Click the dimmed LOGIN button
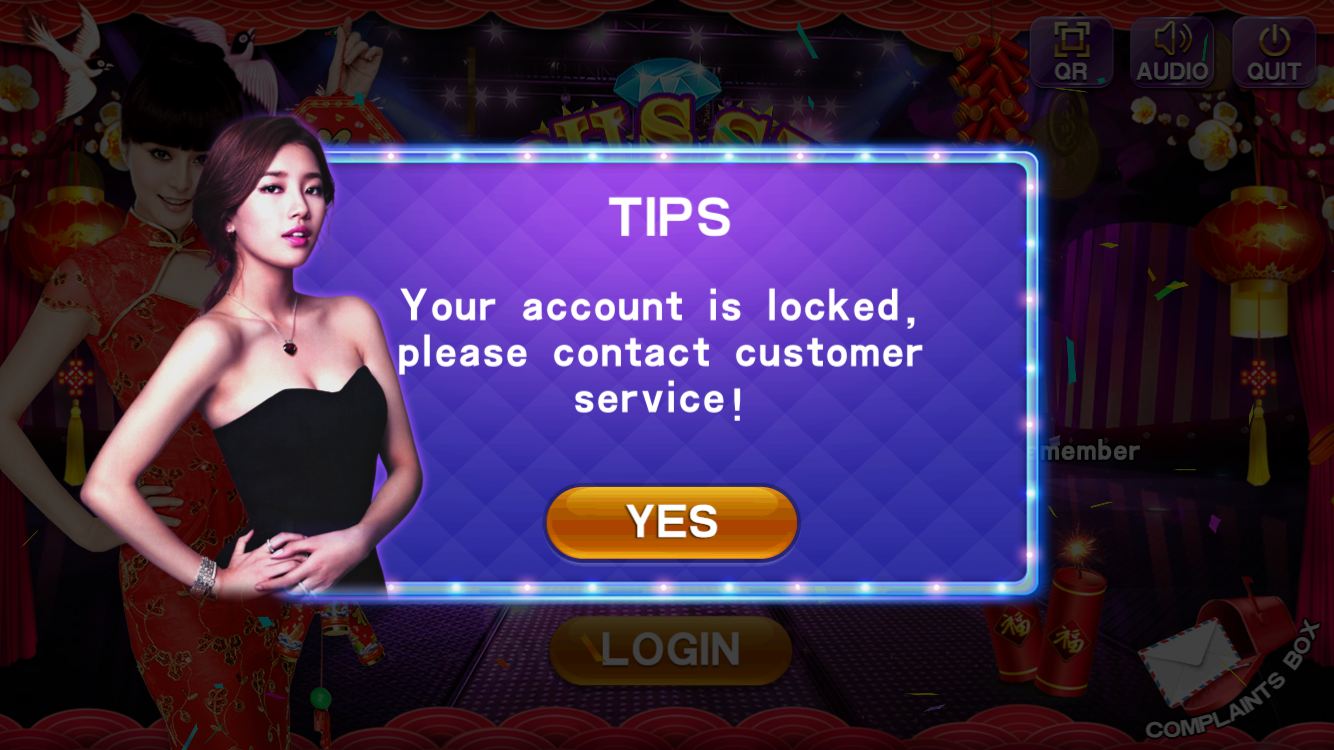The width and height of the screenshot is (1334, 750). coord(670,650)
